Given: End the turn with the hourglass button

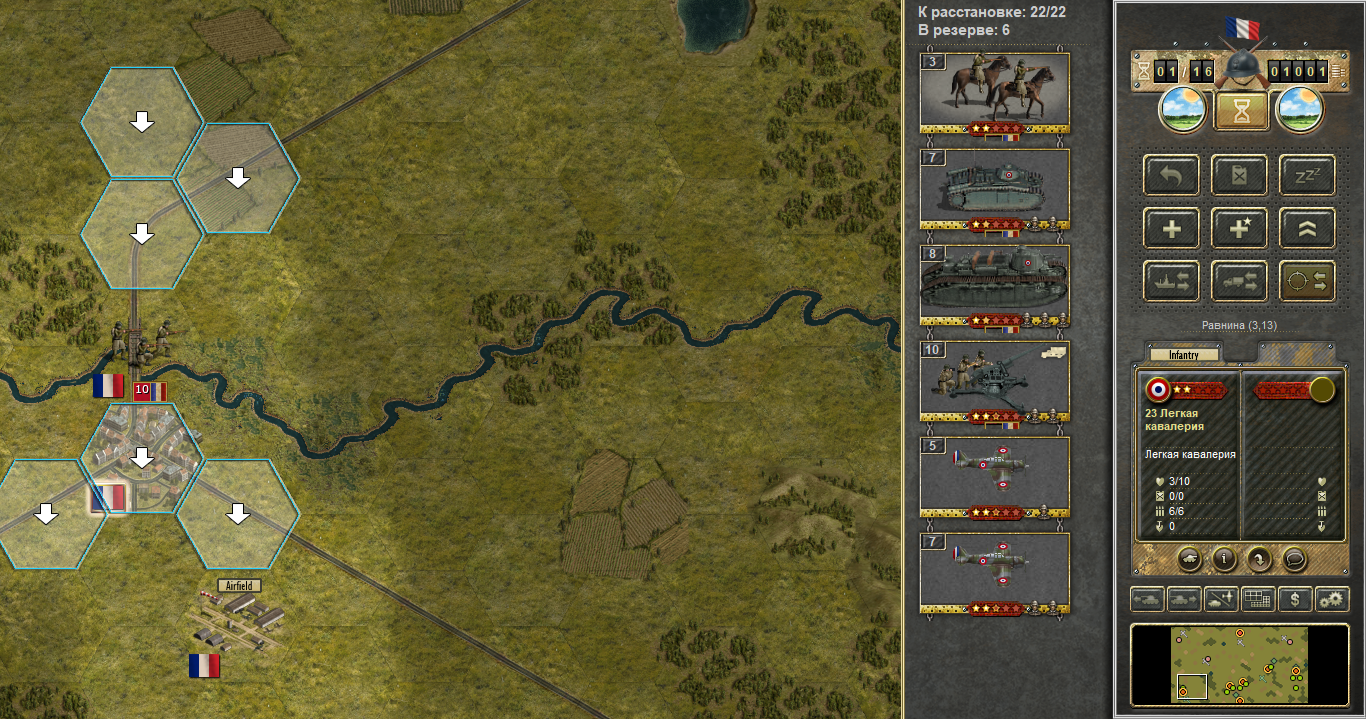Looking at the screenshot, I should tap(1241, 112).
